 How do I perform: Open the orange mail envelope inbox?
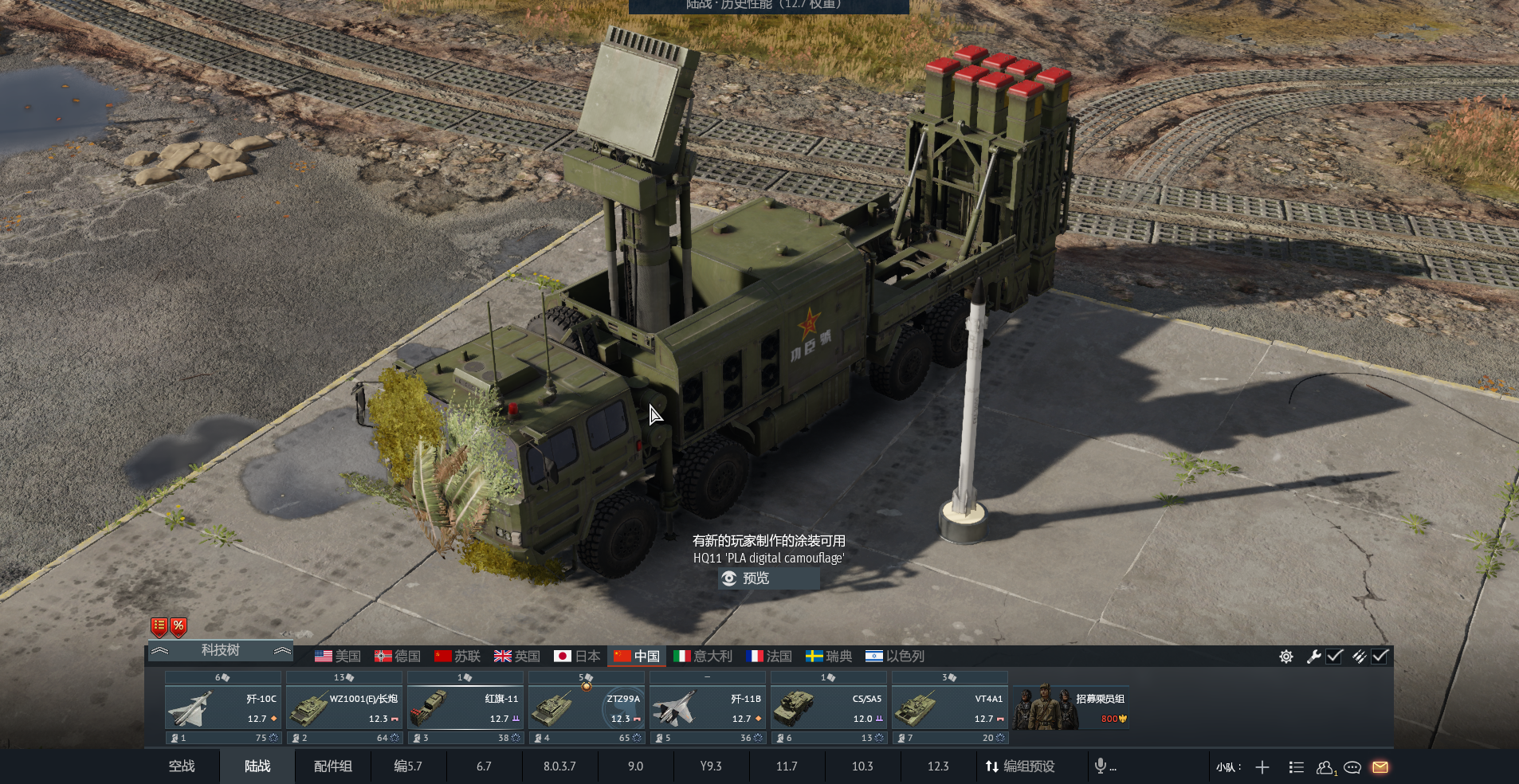click(x=1380, y=767)
